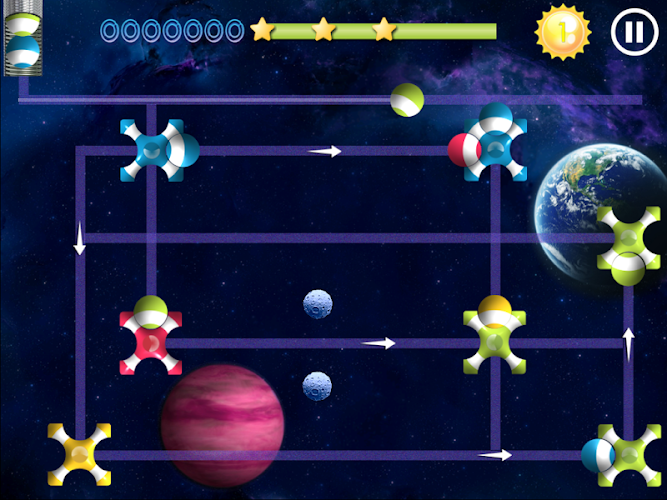Rotate the green spinner holding a blue ball

tap(628, 455)
